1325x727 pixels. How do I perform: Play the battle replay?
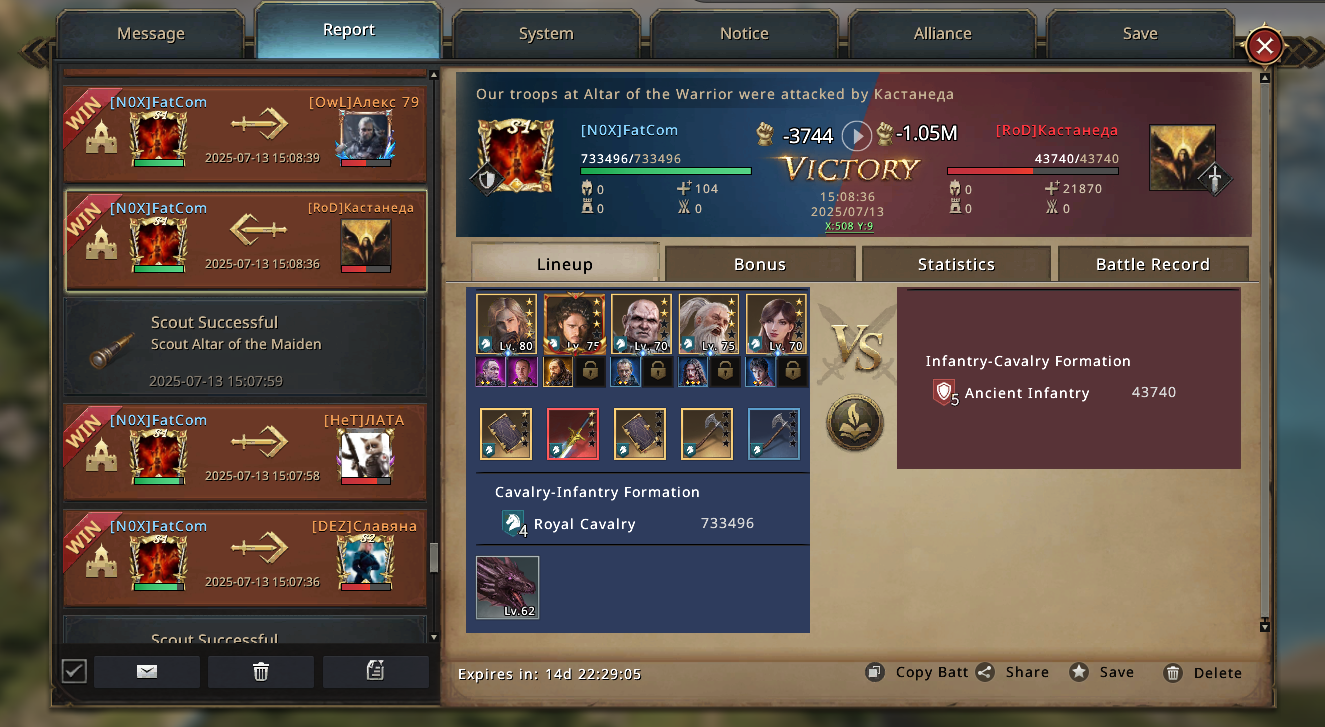[x=856, y=135]
